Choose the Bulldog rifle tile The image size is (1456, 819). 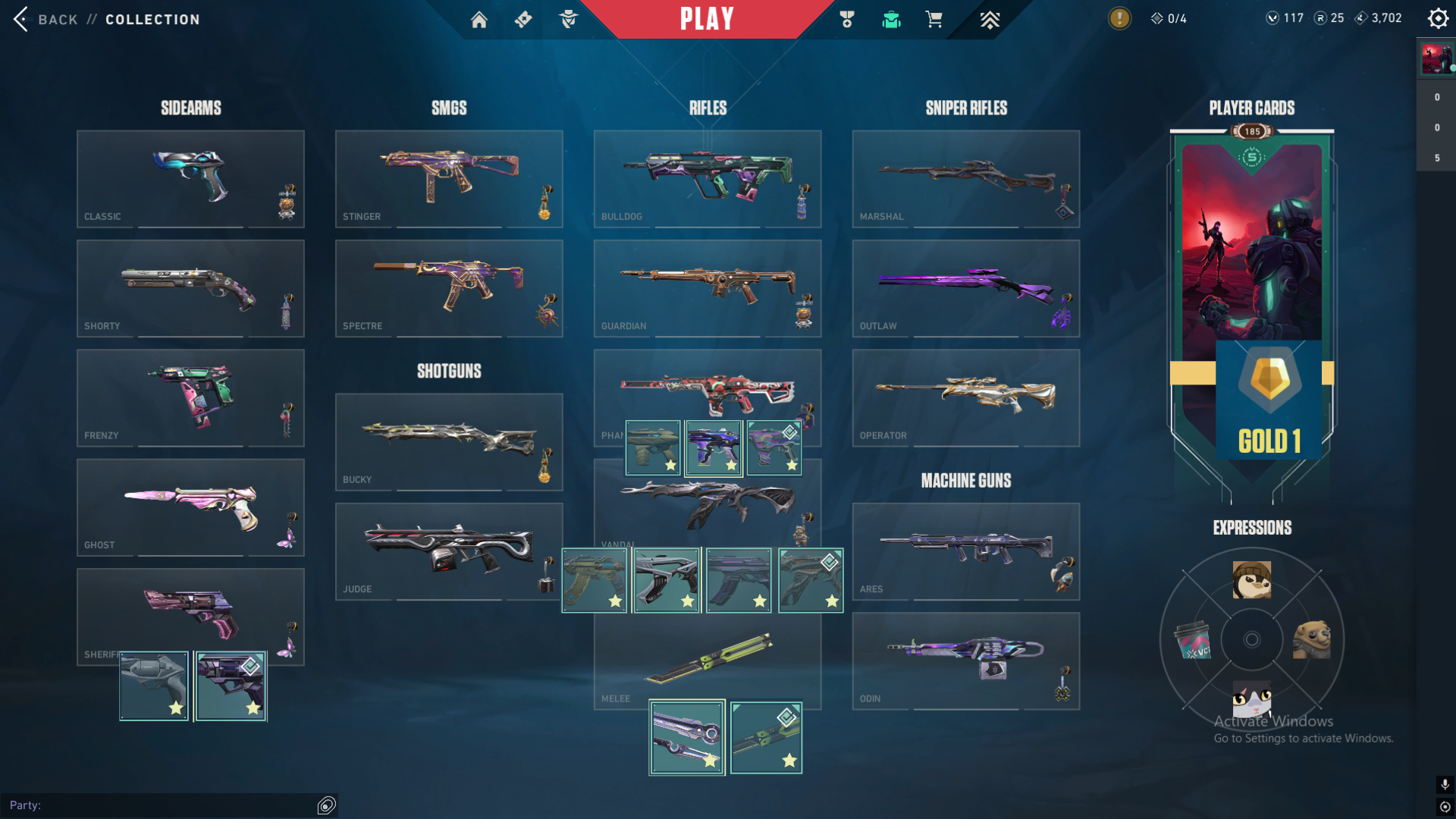pyautogui.click(x=707, y=178)
